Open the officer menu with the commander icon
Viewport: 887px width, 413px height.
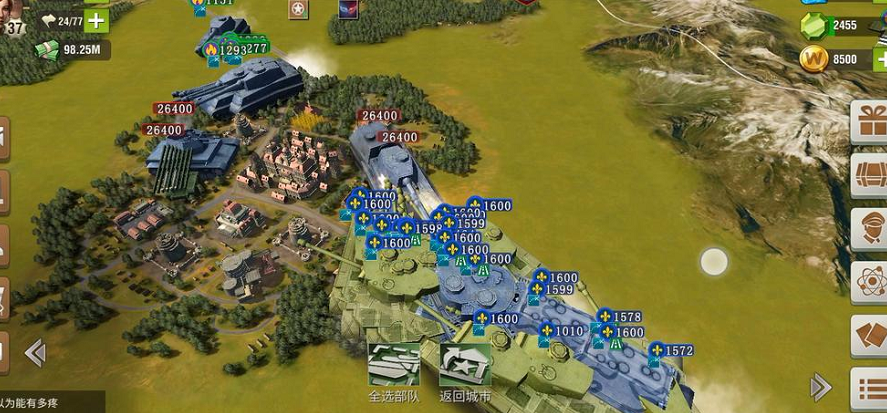868,229
